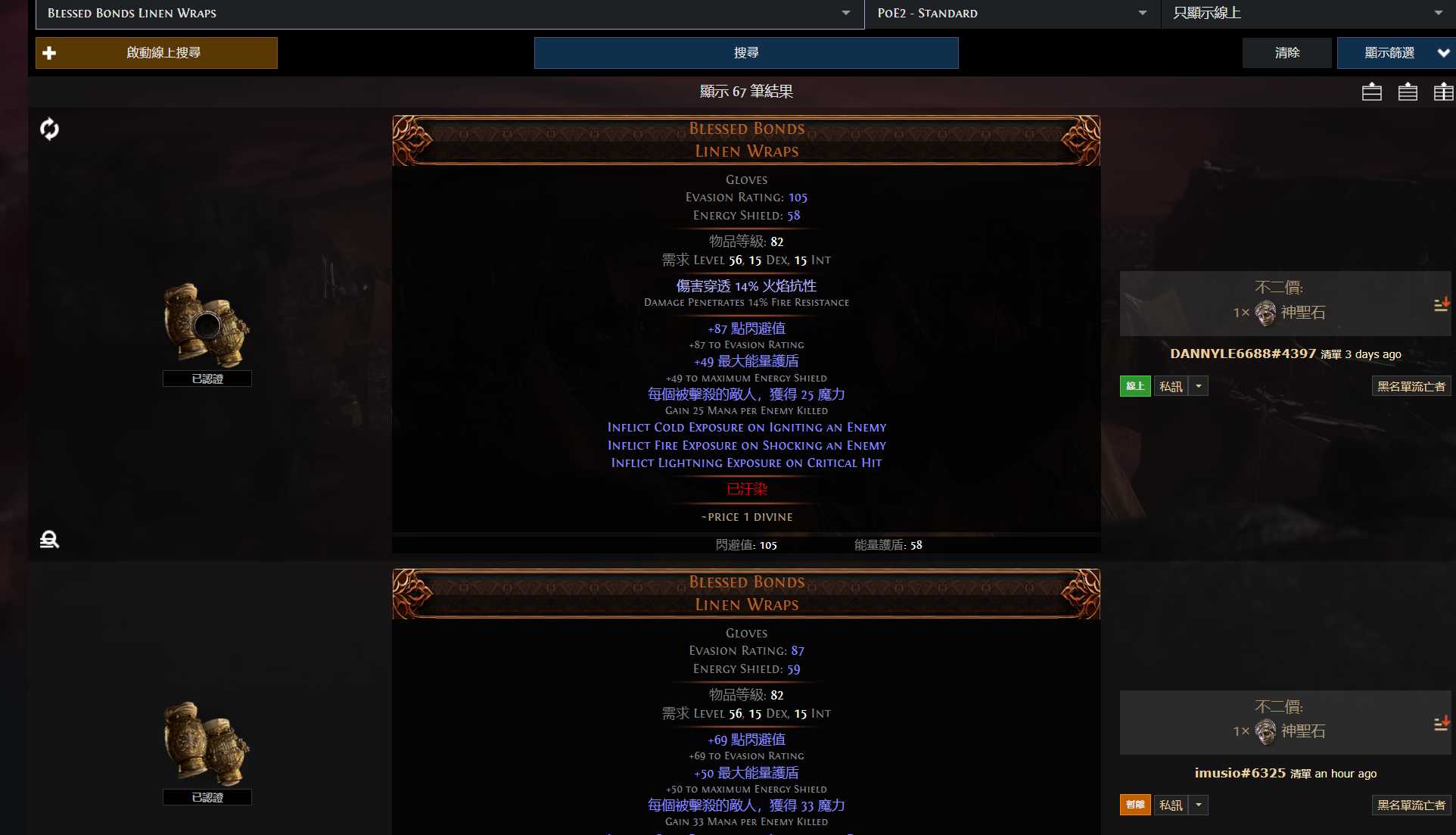Choose the rightmost grid layout view icon
Viewport: 1456px width, 835px height.
click(x=1445, y=92)
